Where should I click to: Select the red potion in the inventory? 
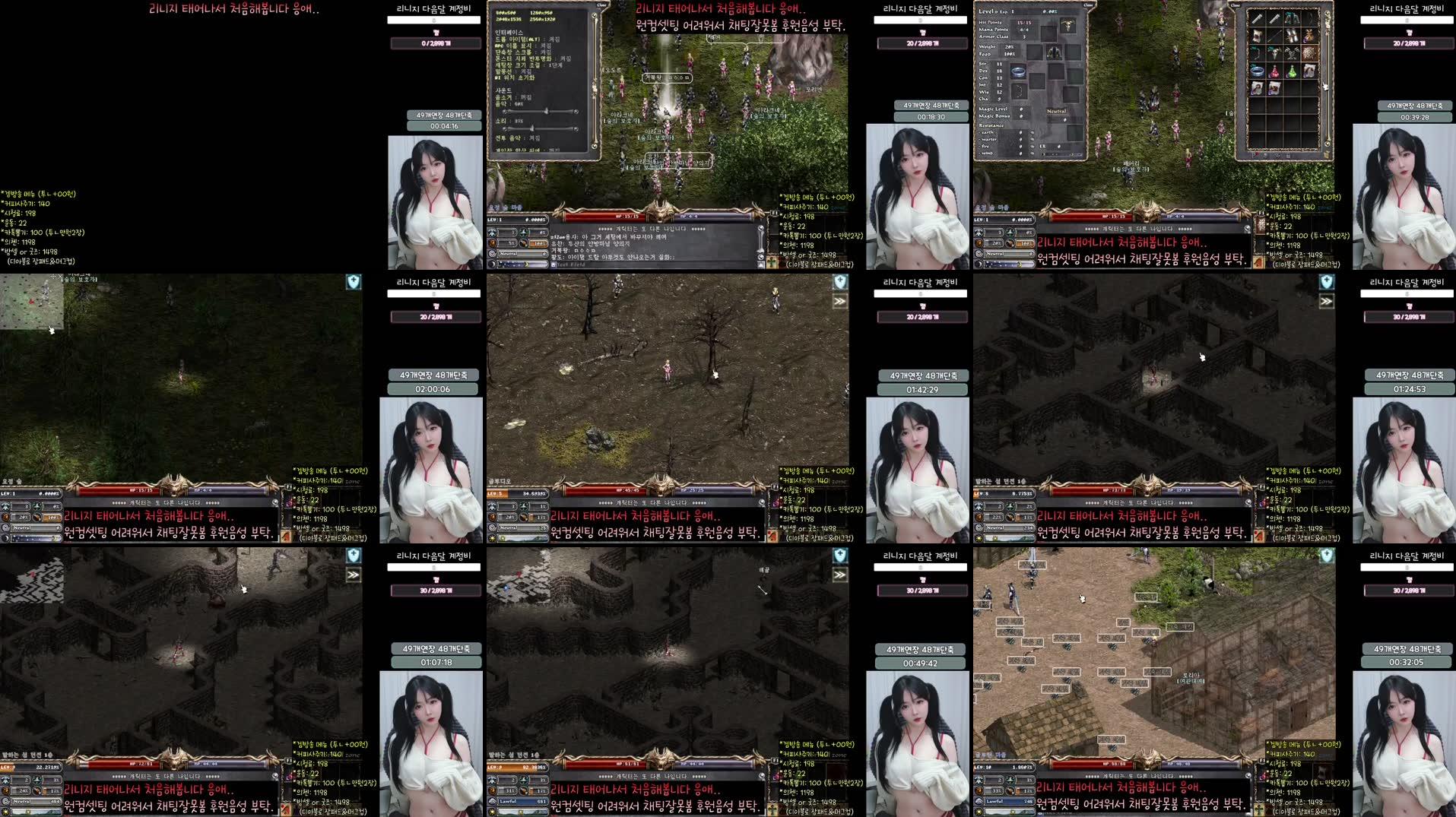coord(1274,72)
